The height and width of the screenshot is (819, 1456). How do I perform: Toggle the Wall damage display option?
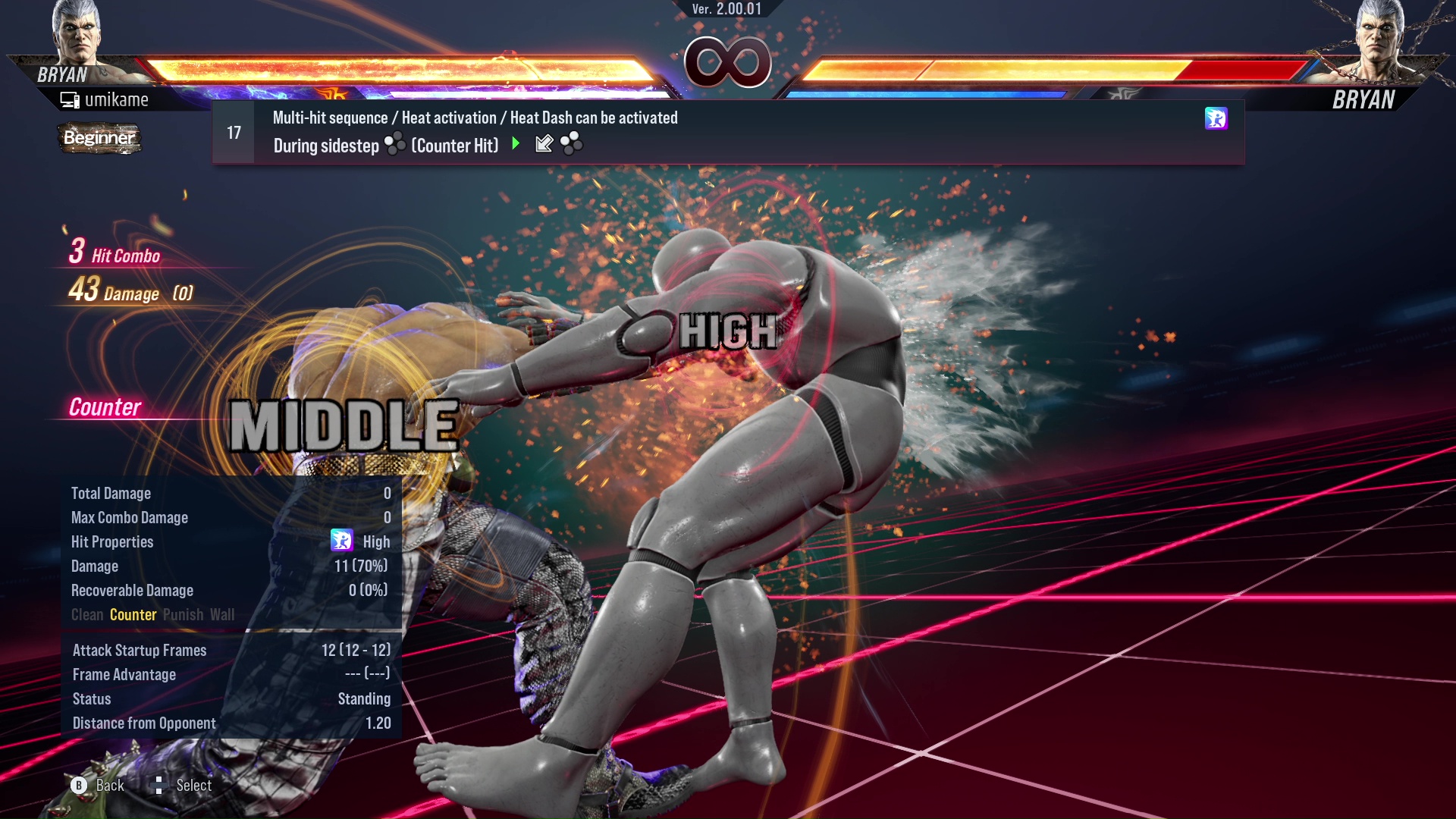(x=224, y=615)
